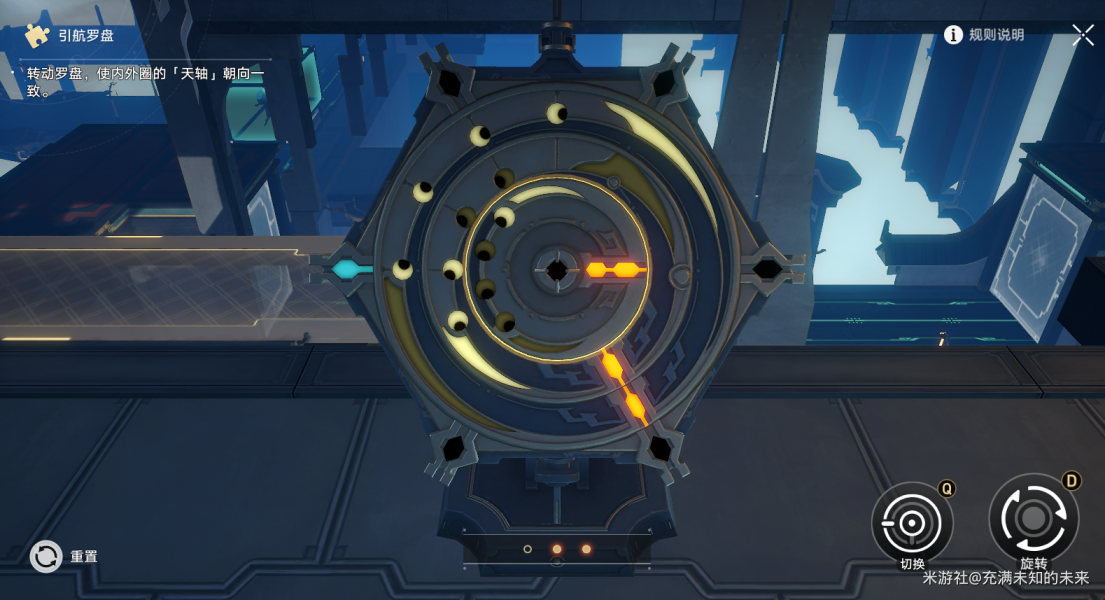This screenshot has height=600, width=1105.
Task: Rotate the ring with 旋转 button
Action: [1033, 518]
